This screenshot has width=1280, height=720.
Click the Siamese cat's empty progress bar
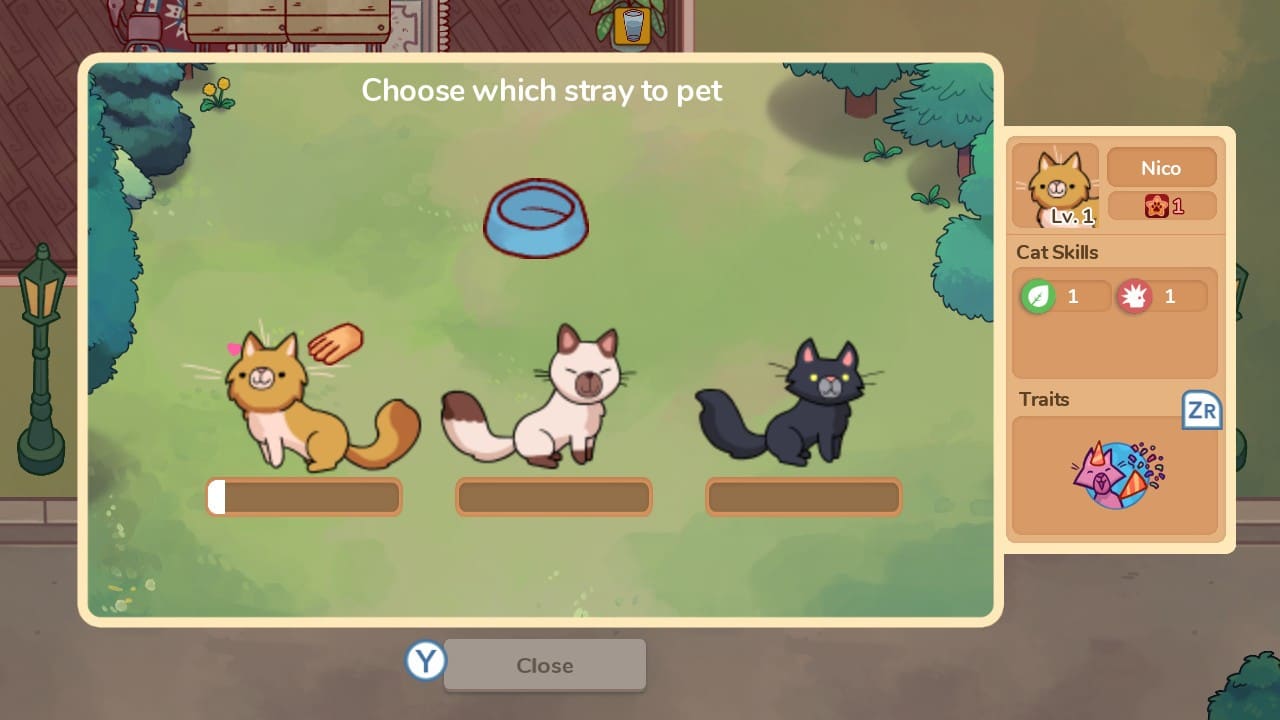click(x=553, y=496)
